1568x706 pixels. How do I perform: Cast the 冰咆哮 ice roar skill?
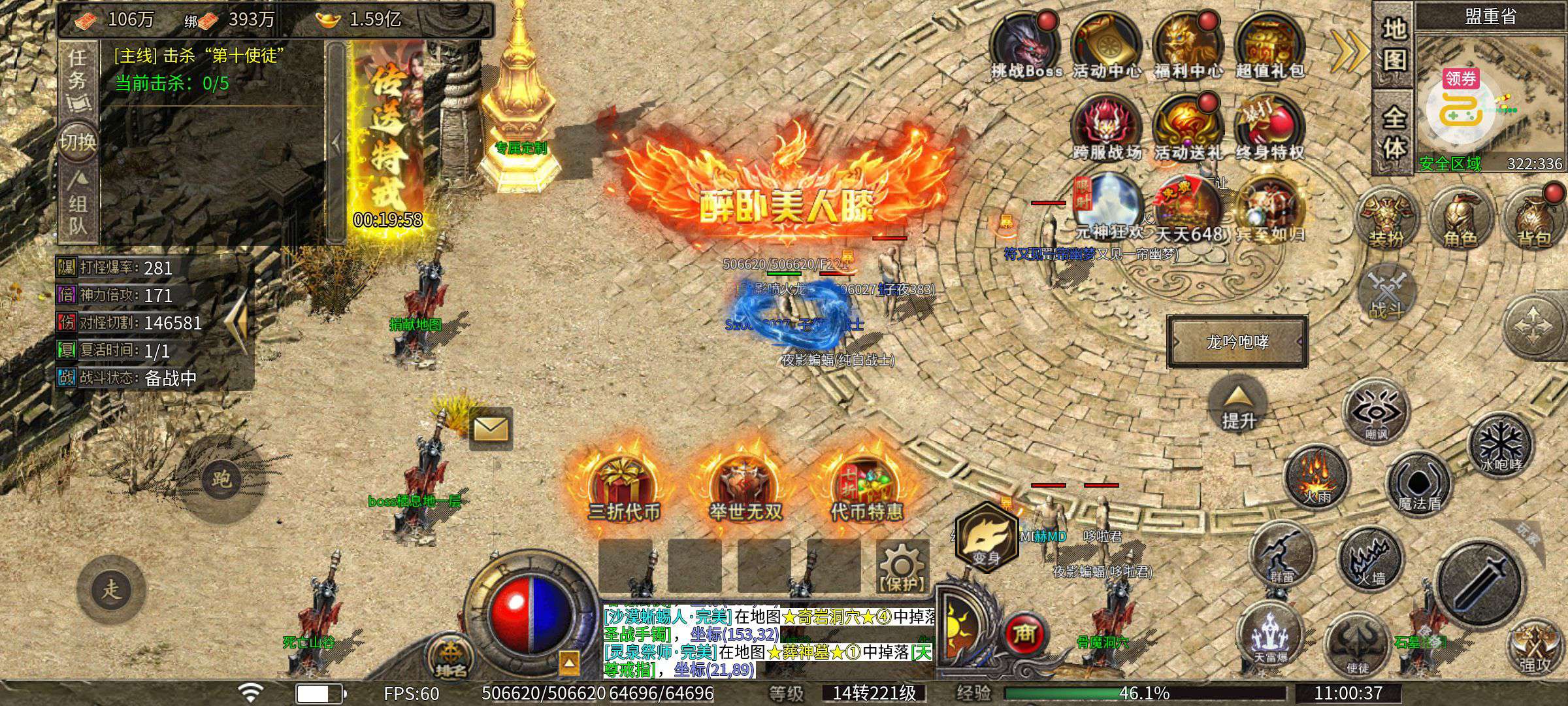pos(1500,446)
